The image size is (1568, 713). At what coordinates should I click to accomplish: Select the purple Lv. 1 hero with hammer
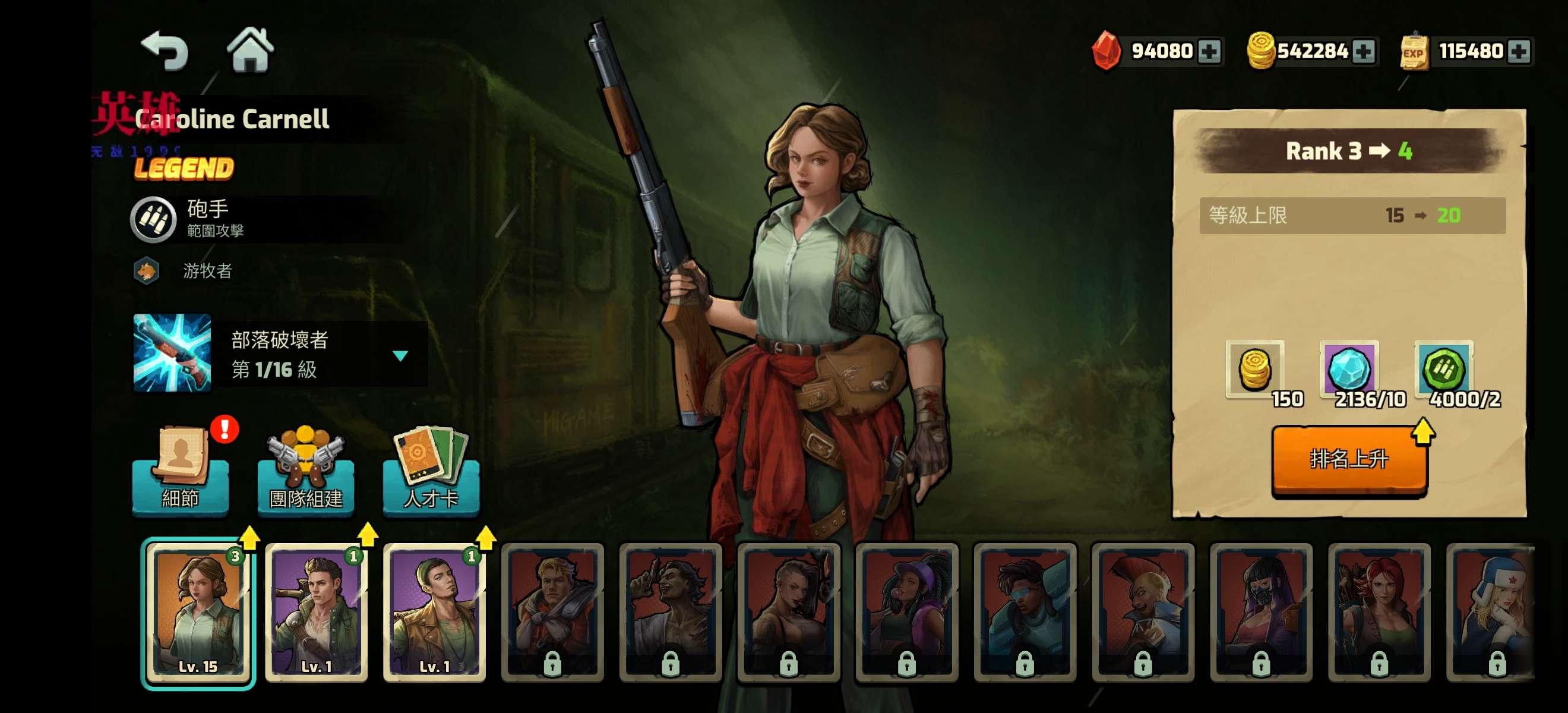point(317,613)
